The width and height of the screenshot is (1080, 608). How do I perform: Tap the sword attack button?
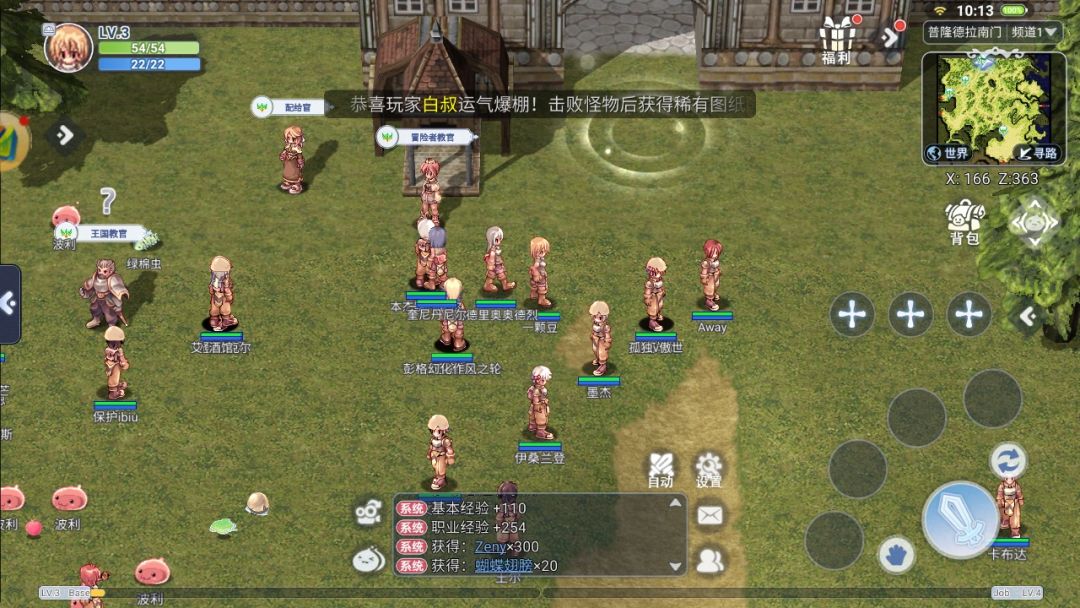pyautogui.click(x=960, y=519)
